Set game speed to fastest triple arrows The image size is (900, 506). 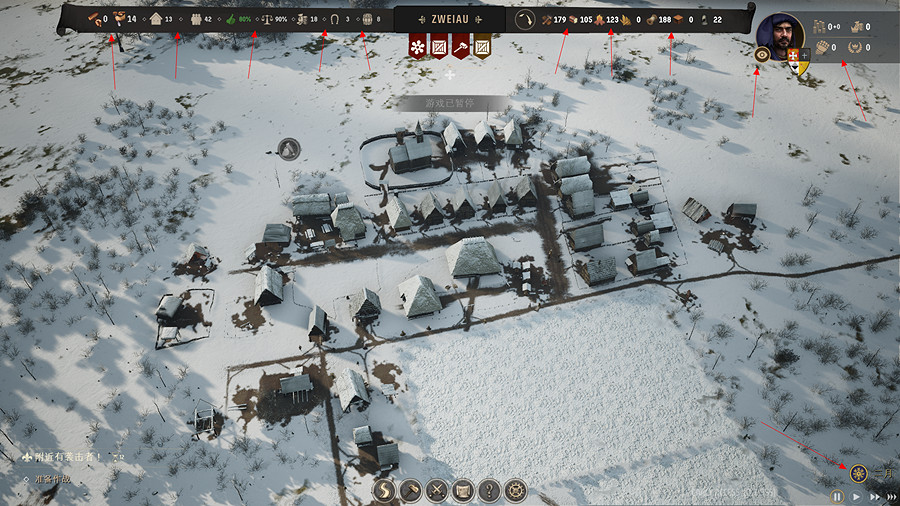(892, 496)
